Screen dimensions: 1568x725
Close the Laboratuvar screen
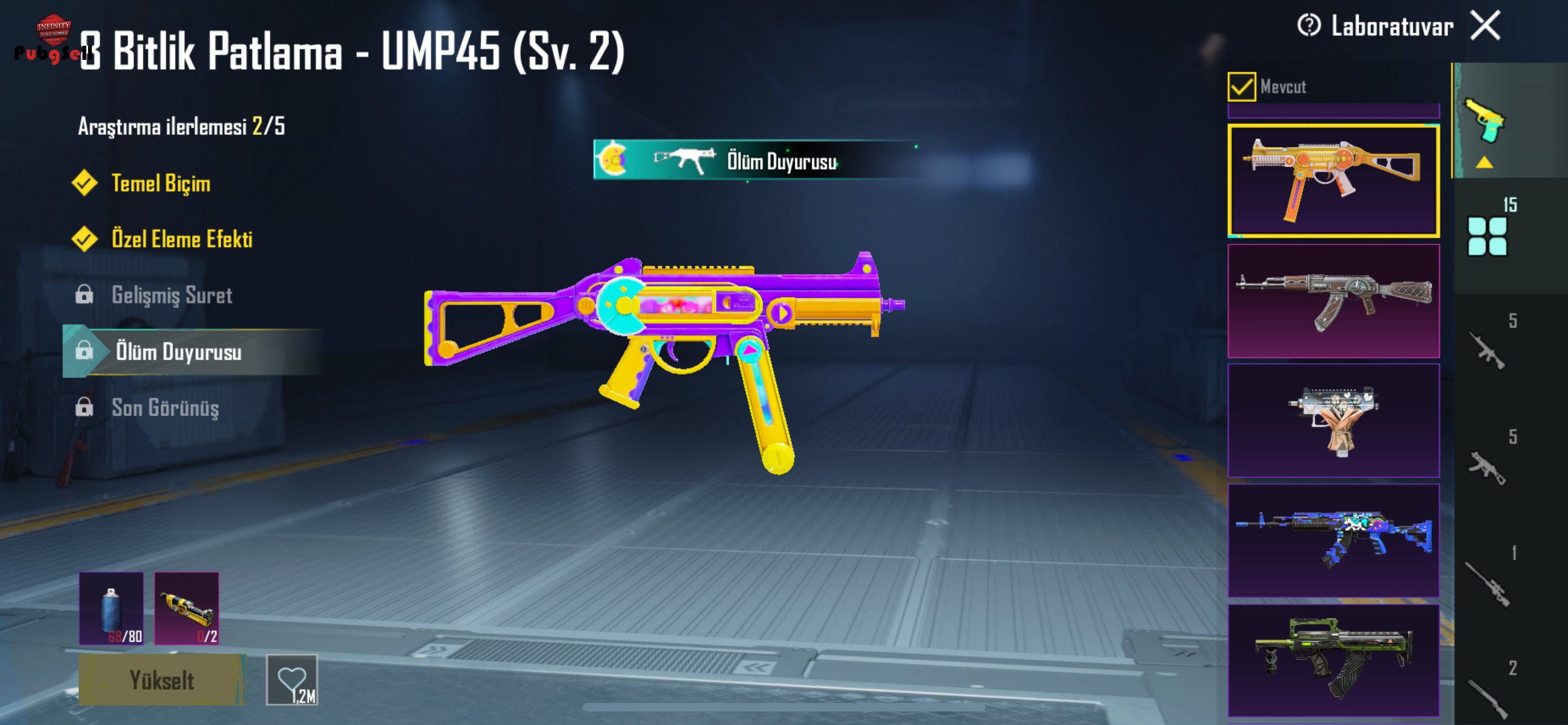coord(1485,25)
